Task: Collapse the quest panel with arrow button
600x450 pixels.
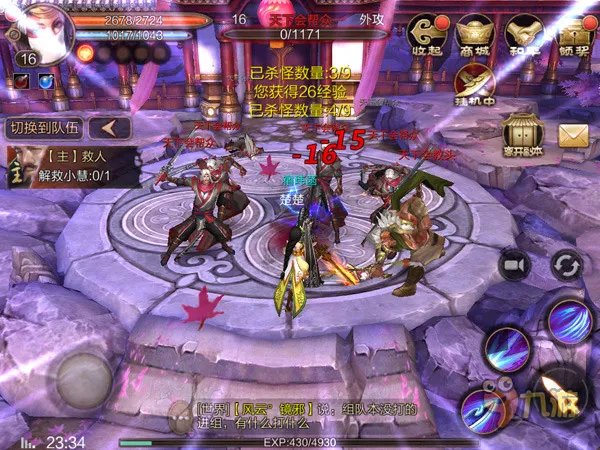Action: [112, 128]
